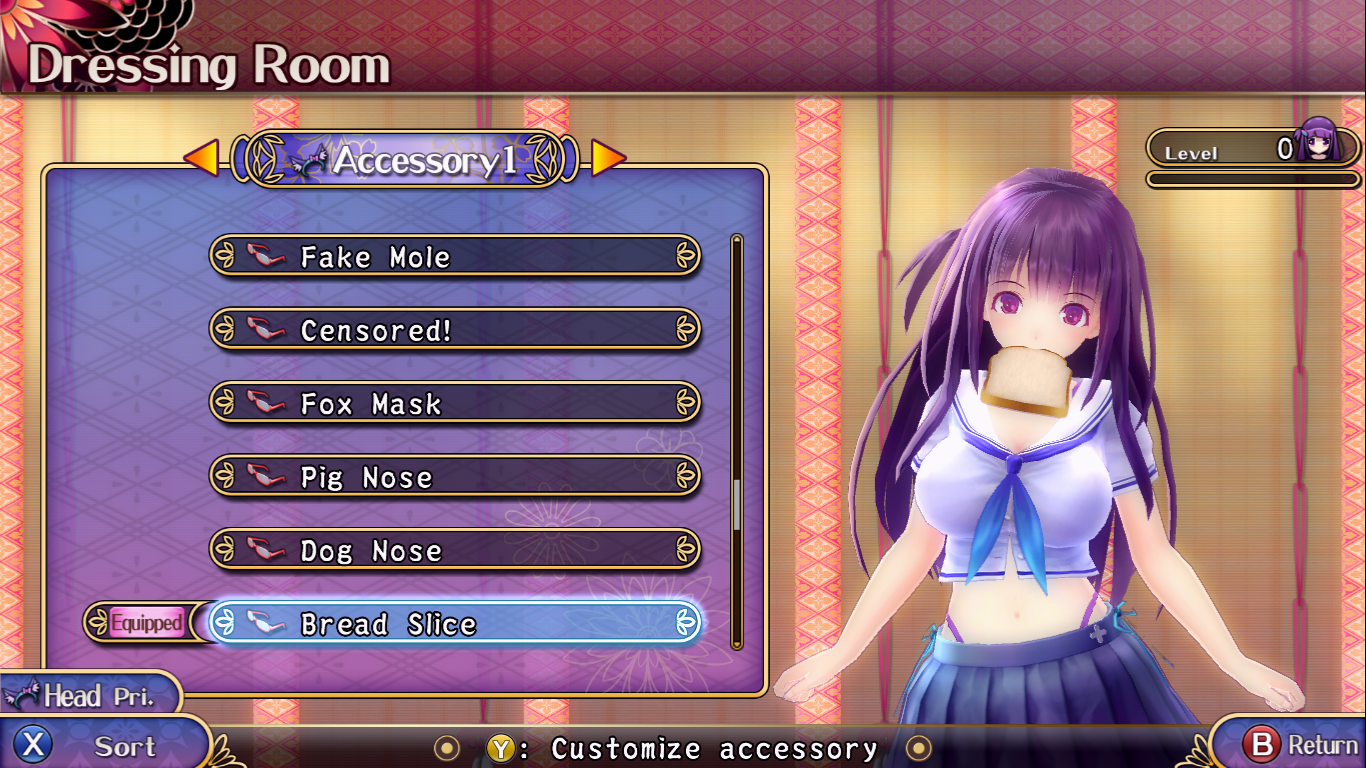Screen dimensions: 1366x768
Task: Sort the accessory list
Action: [x=100, y=745]
